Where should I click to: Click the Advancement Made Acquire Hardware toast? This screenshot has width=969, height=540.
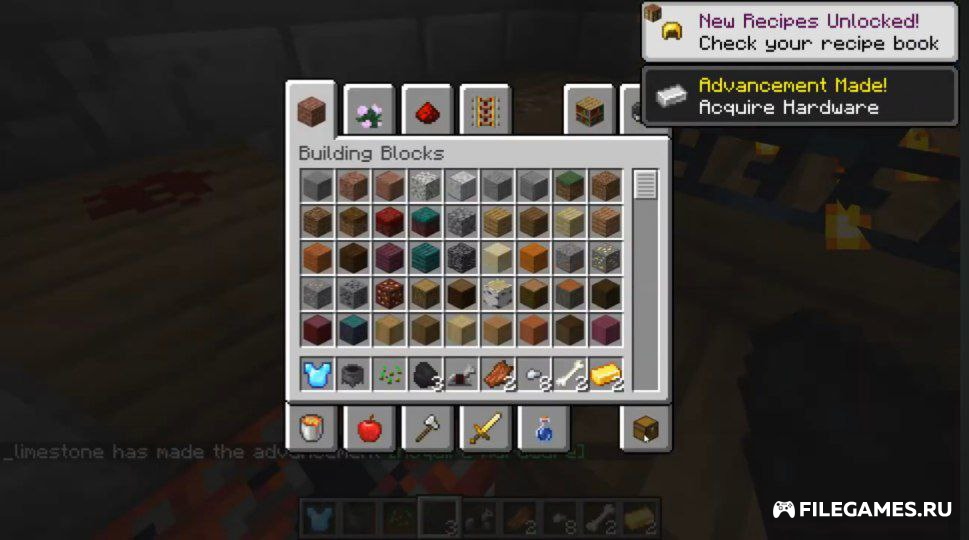click(x=799, y=96)
